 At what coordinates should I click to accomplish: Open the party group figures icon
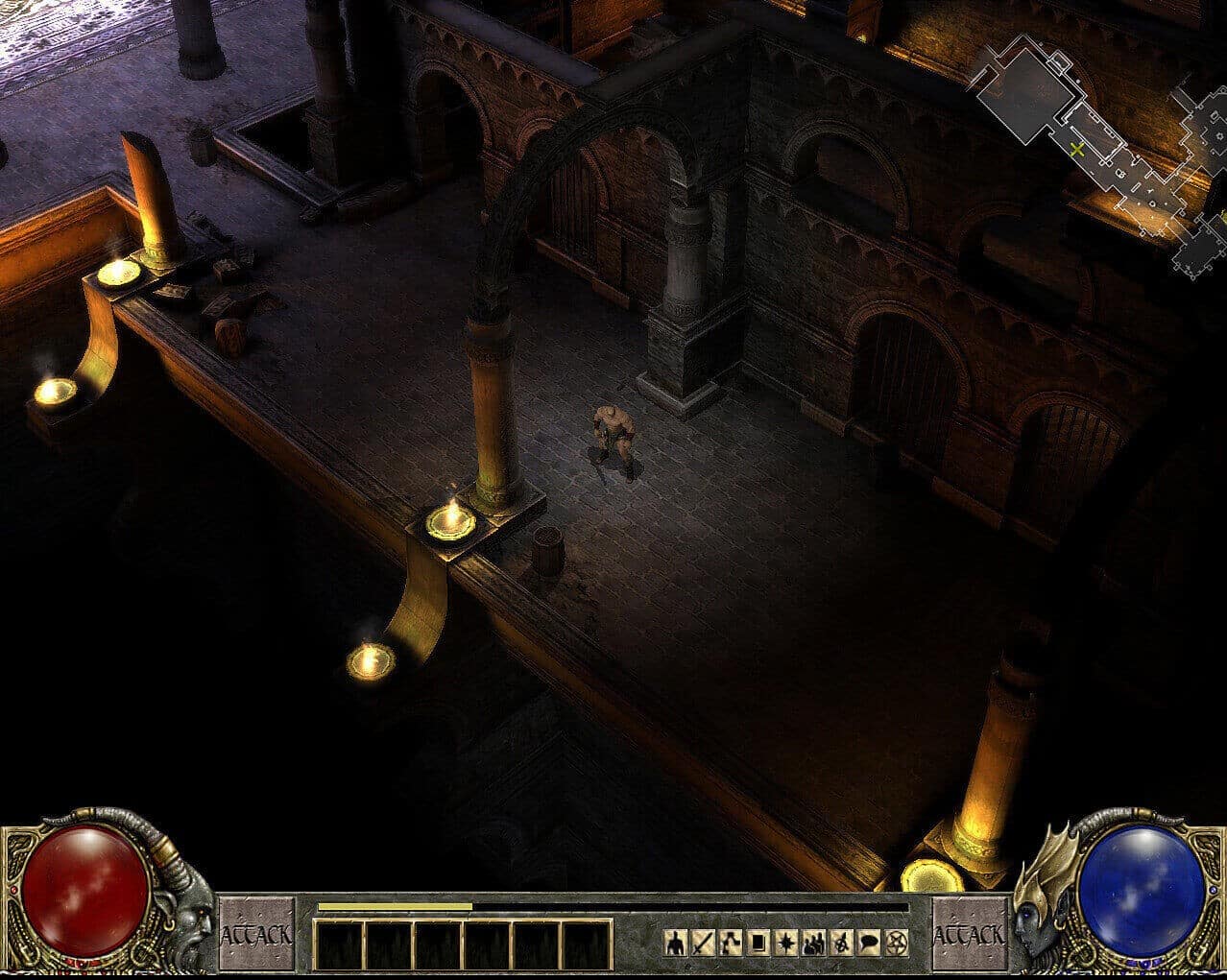click(x=814, y=943)
